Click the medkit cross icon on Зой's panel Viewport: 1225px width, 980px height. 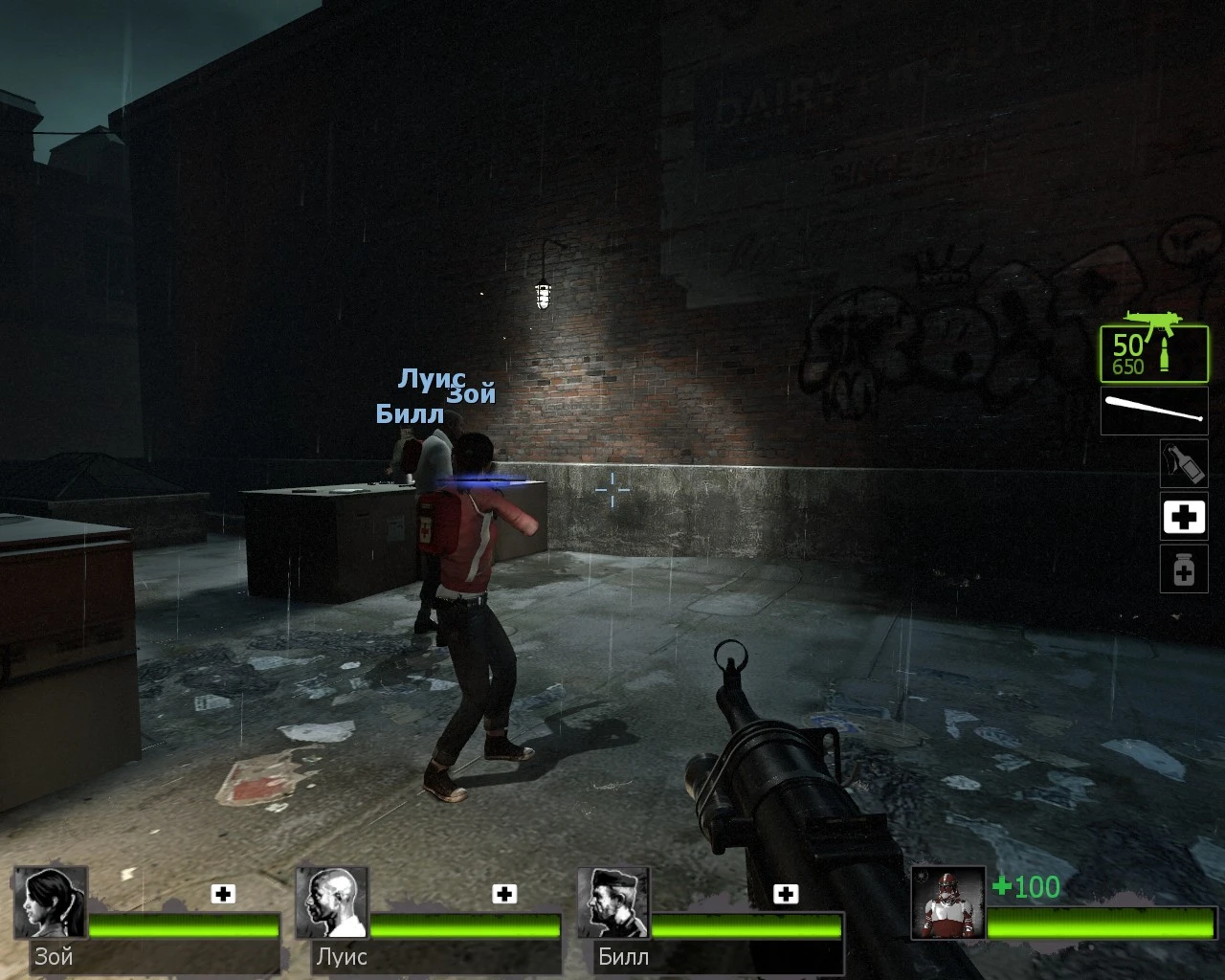(223, 894)
